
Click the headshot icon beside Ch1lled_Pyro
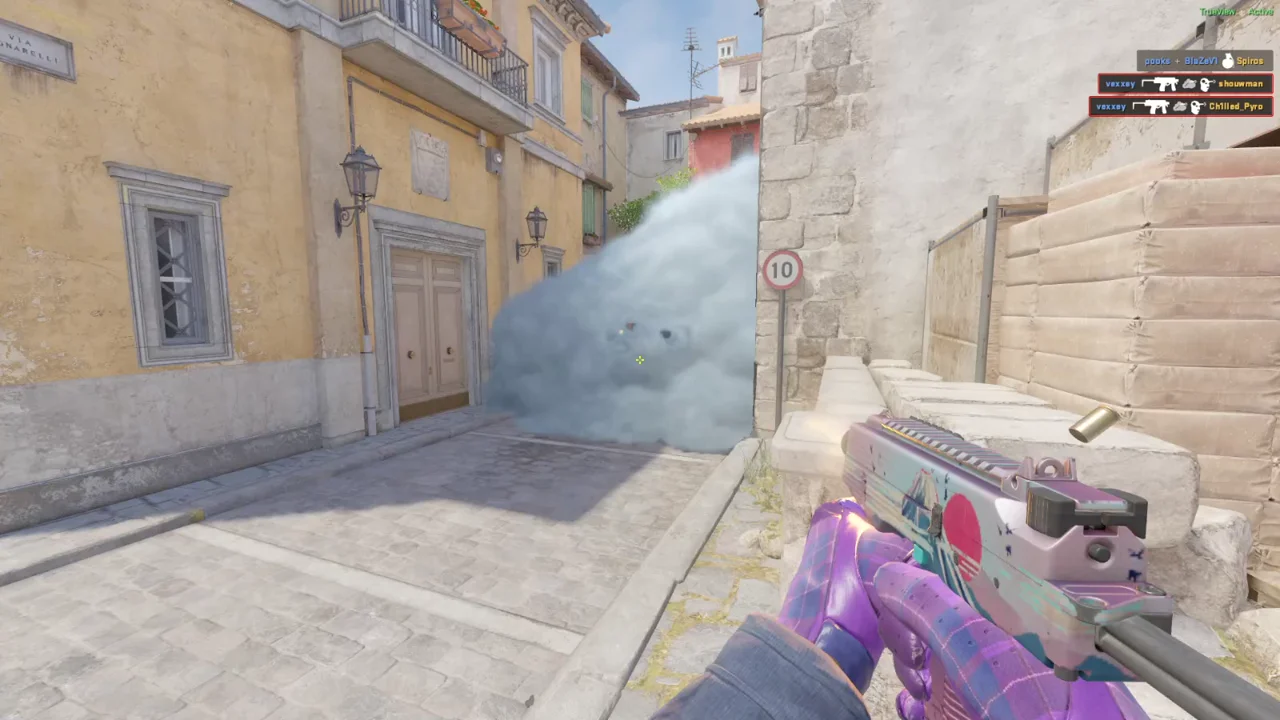point(1197,106)
